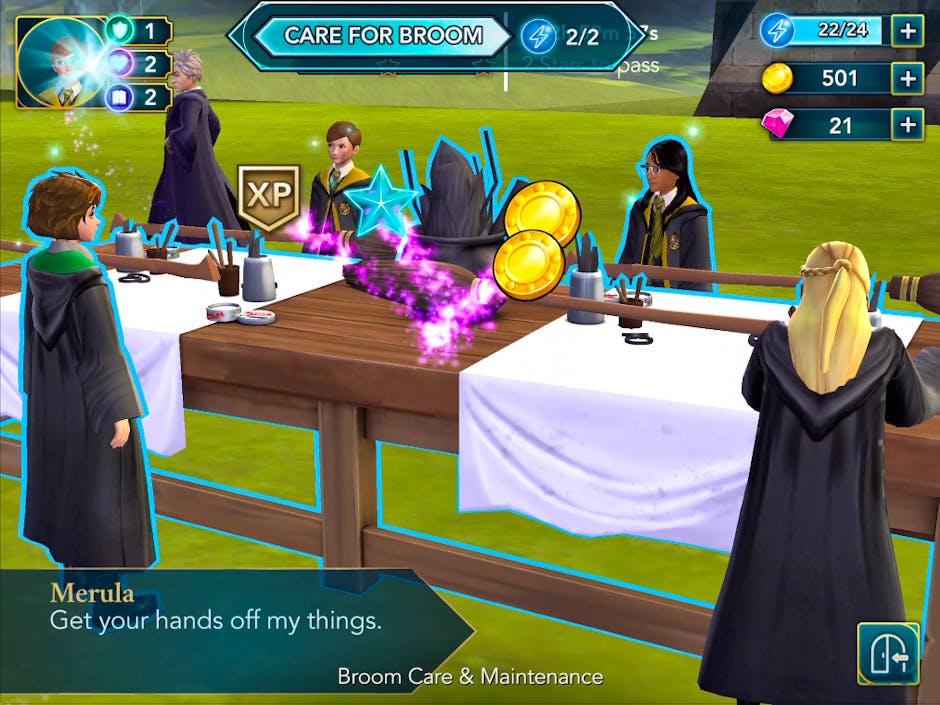Get more gems with the plus button
Viewport: 940px width, 705px height.
[x=907, y=125]
